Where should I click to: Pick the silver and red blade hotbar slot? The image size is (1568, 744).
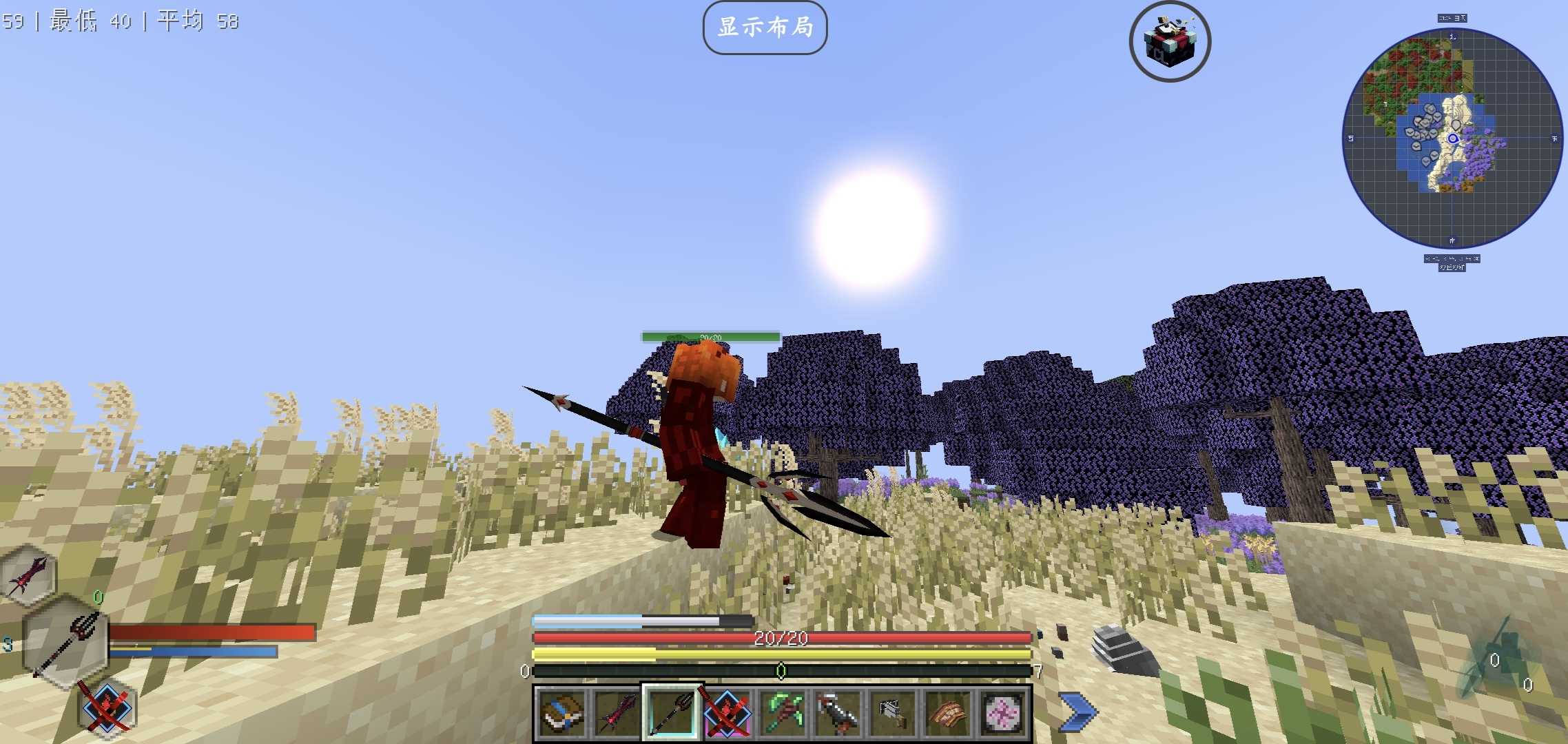click(838, 712)
